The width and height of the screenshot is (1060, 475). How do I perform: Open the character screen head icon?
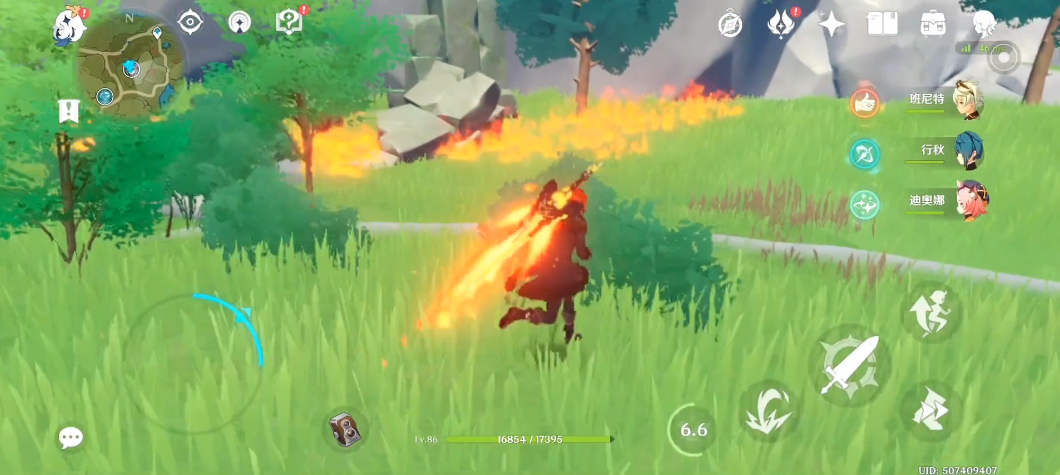click(984, 24)
